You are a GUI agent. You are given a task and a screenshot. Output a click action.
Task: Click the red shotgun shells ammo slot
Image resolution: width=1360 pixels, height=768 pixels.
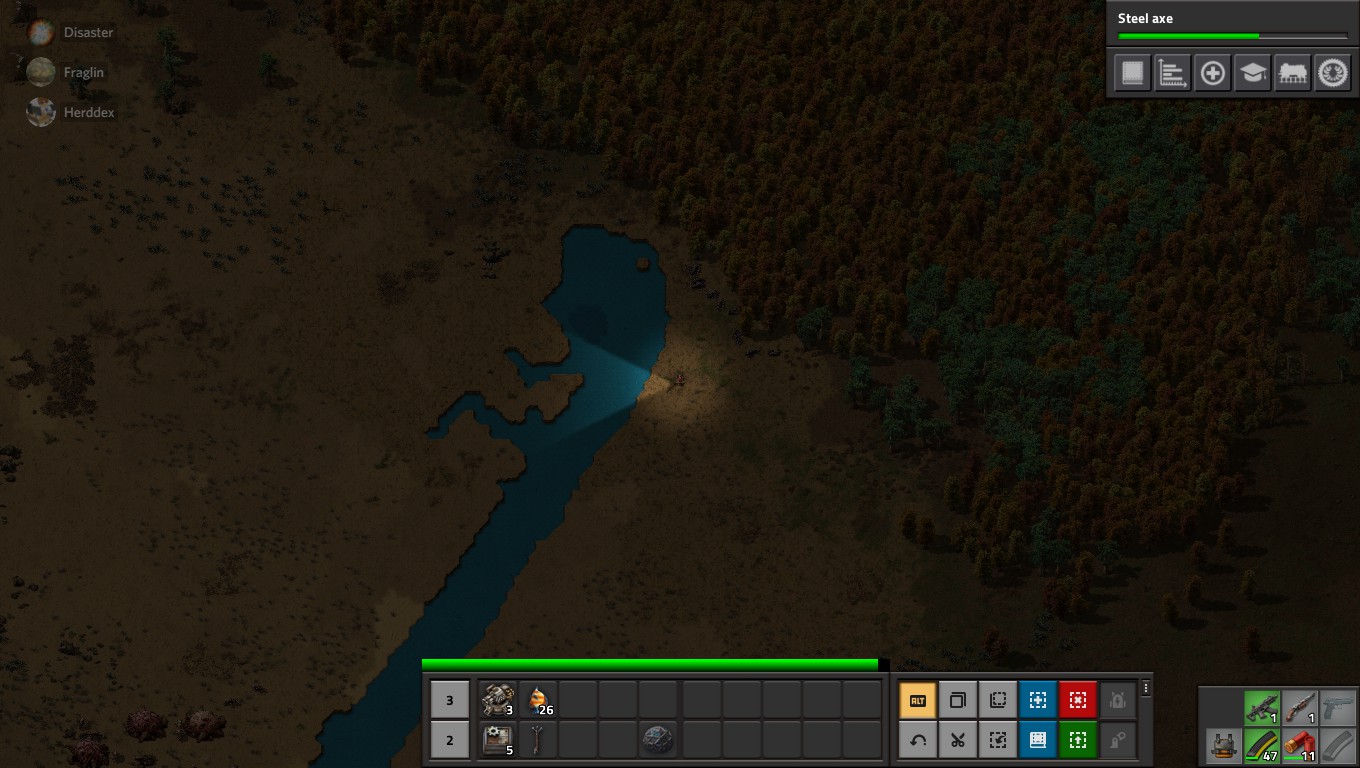point(1300,746)
